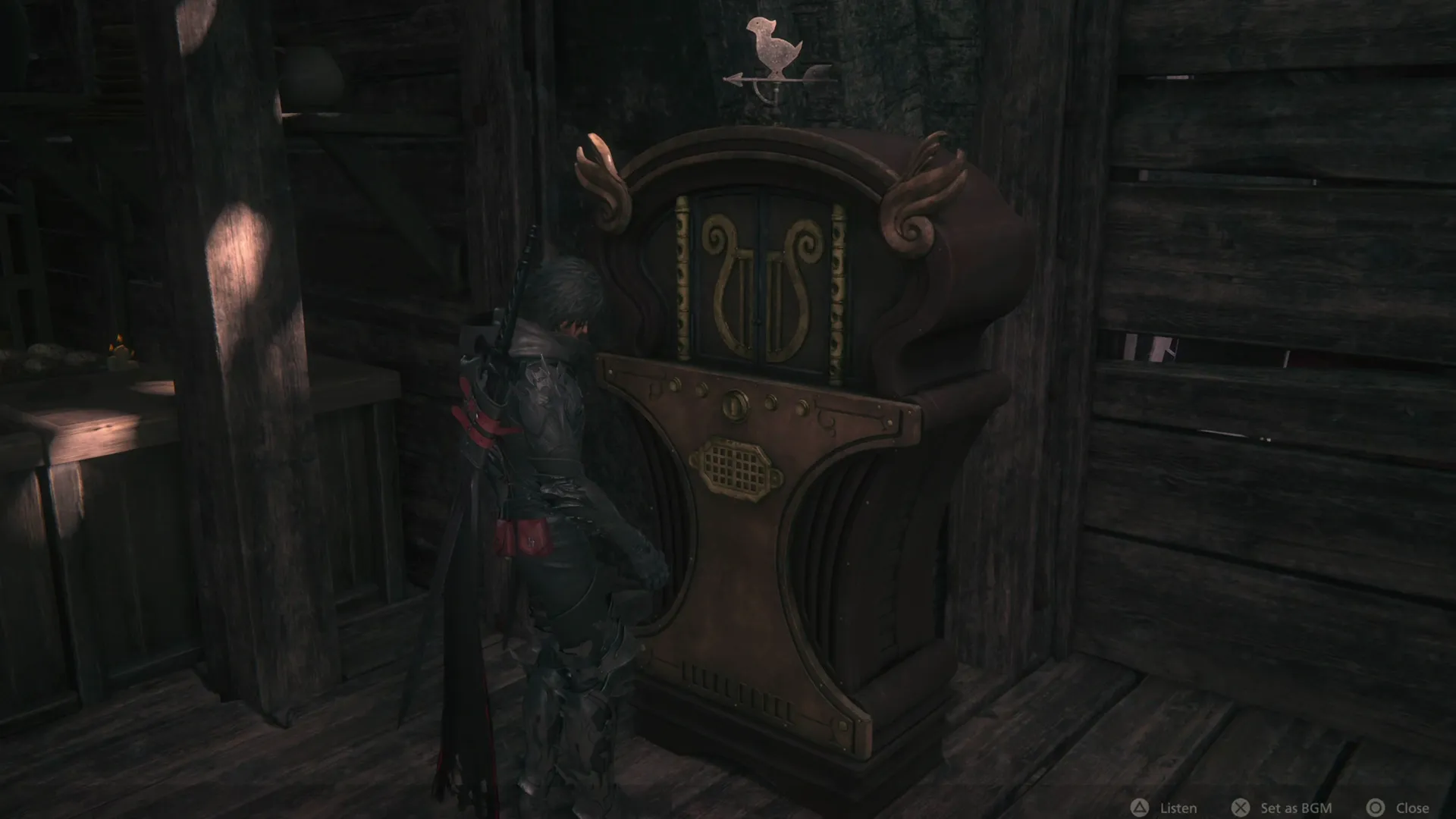1456x819 pixels.
Task: Select the Listen prompt in the bottom bar
Action: point(1180,807)
